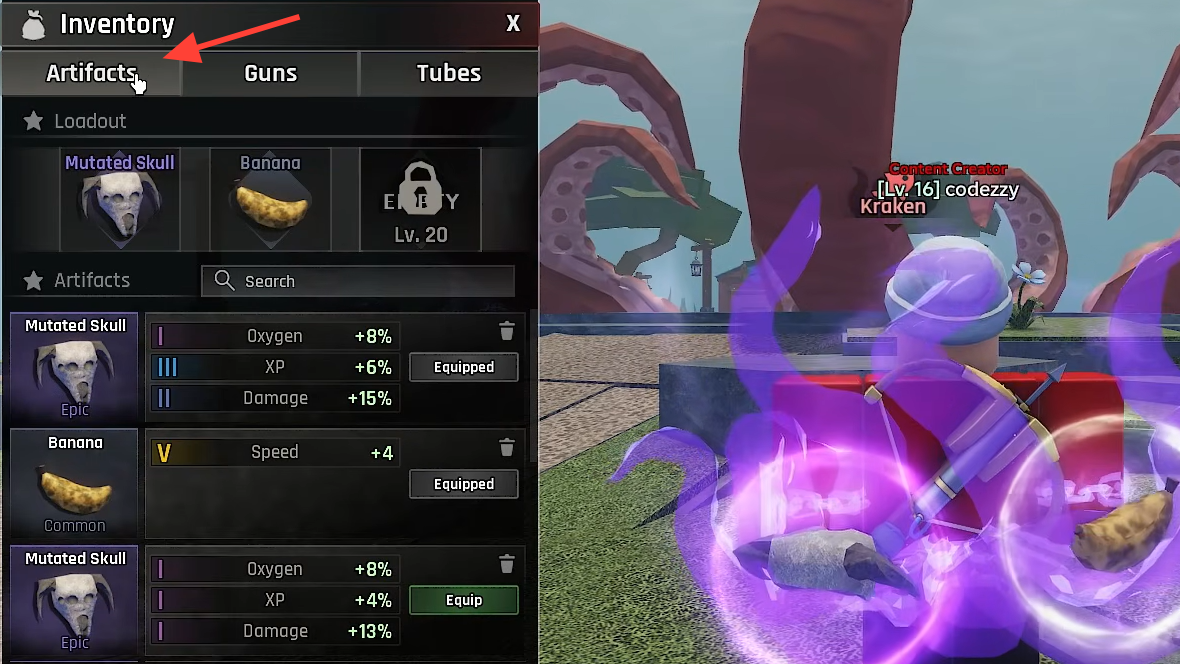The image size is (1180, 664).
Task: Click the Equipped button in the Banana row
Action: click(464, 484)
